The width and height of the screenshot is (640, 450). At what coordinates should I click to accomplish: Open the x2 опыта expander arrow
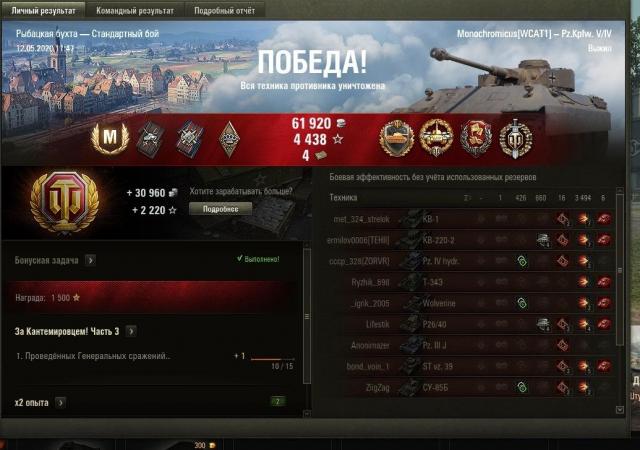coord(60,402)
